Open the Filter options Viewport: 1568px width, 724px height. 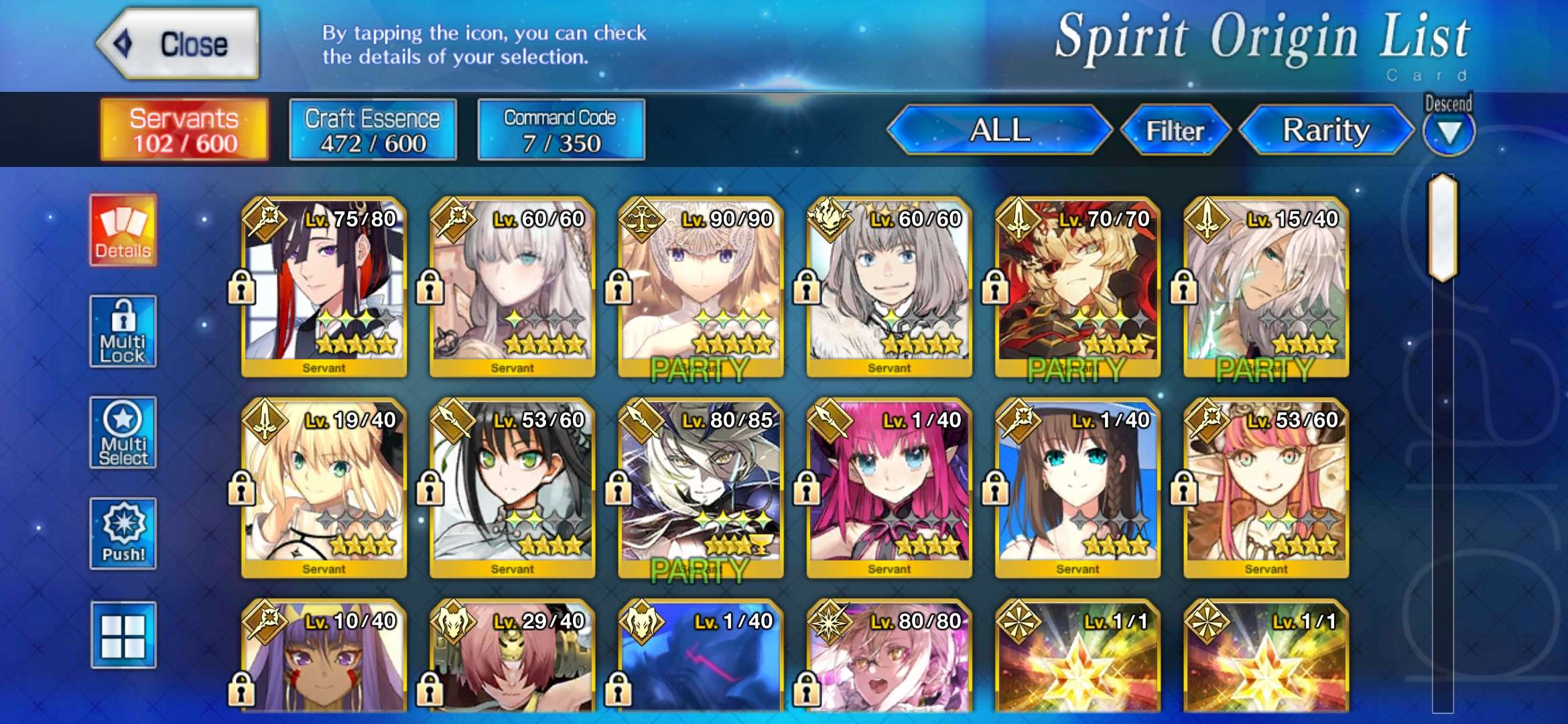[1175, 130]
